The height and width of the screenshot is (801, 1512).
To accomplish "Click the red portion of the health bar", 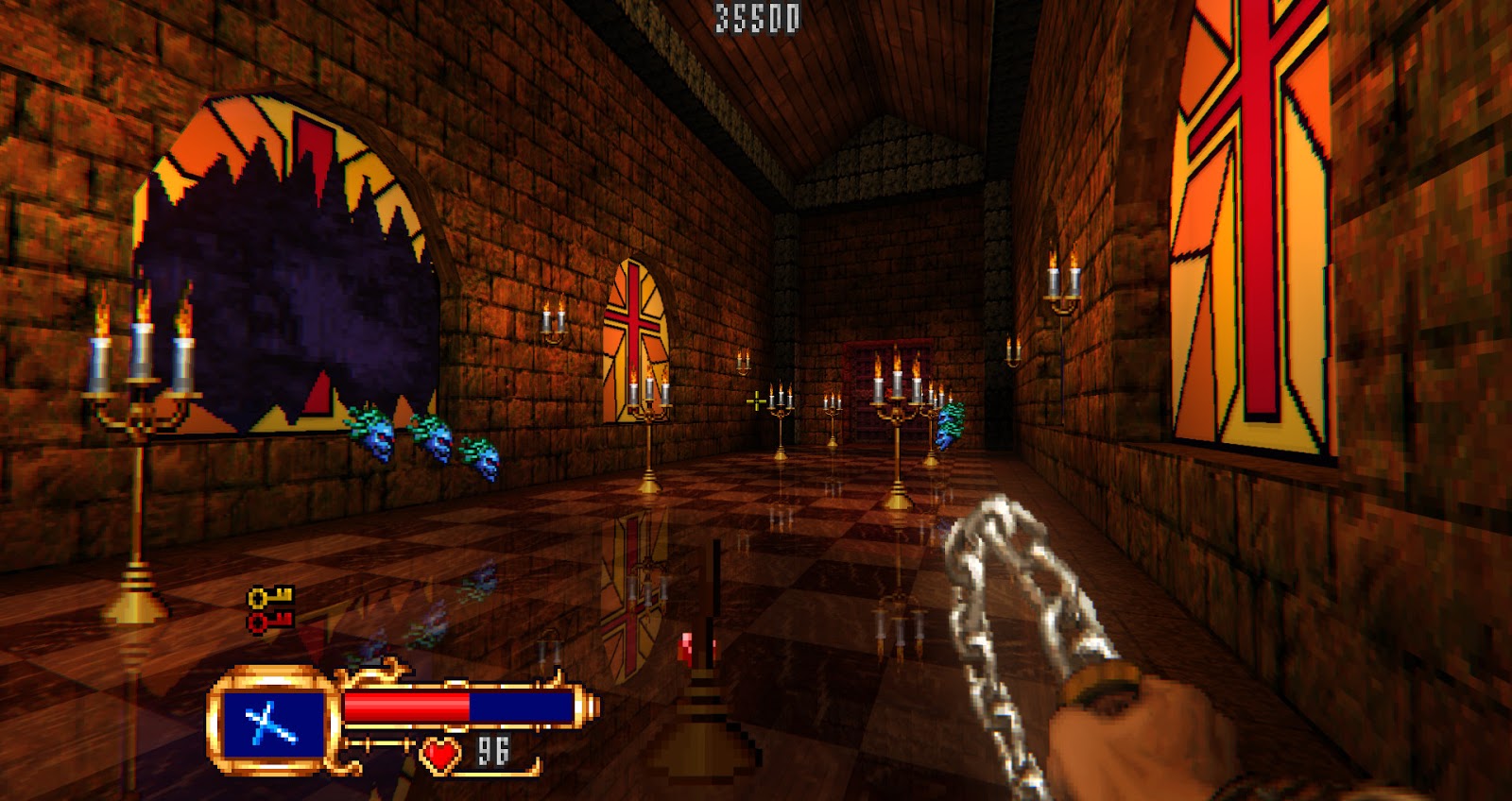I will 406,703.
